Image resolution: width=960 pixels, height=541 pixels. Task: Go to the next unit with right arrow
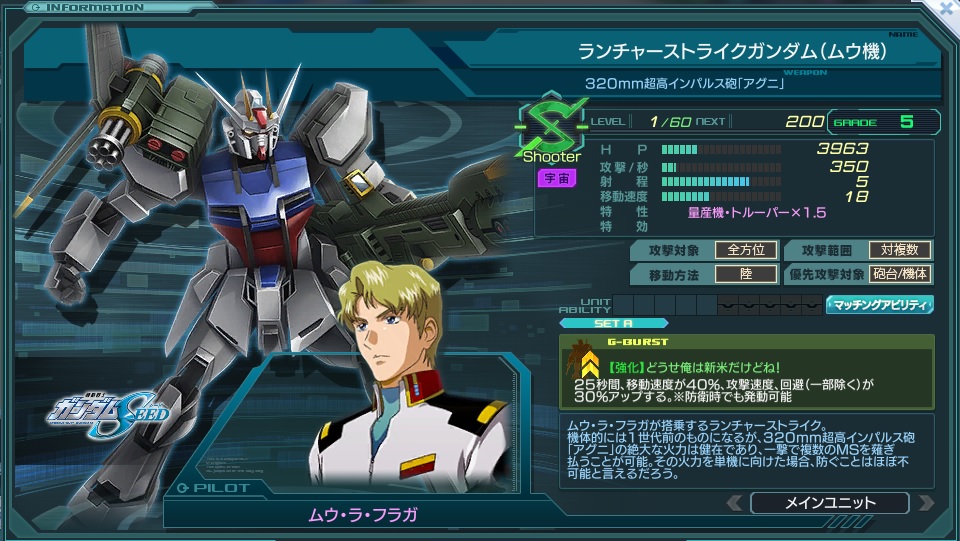point(925,502)
